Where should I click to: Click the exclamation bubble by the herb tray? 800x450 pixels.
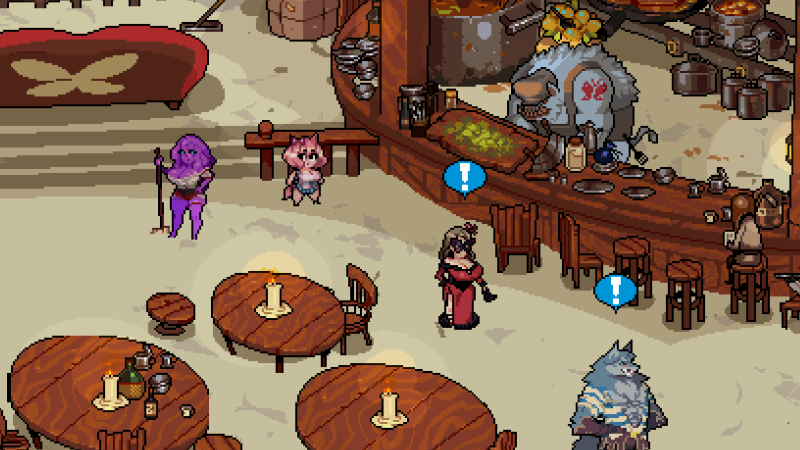pyautogui.click(x=464, y=177)
